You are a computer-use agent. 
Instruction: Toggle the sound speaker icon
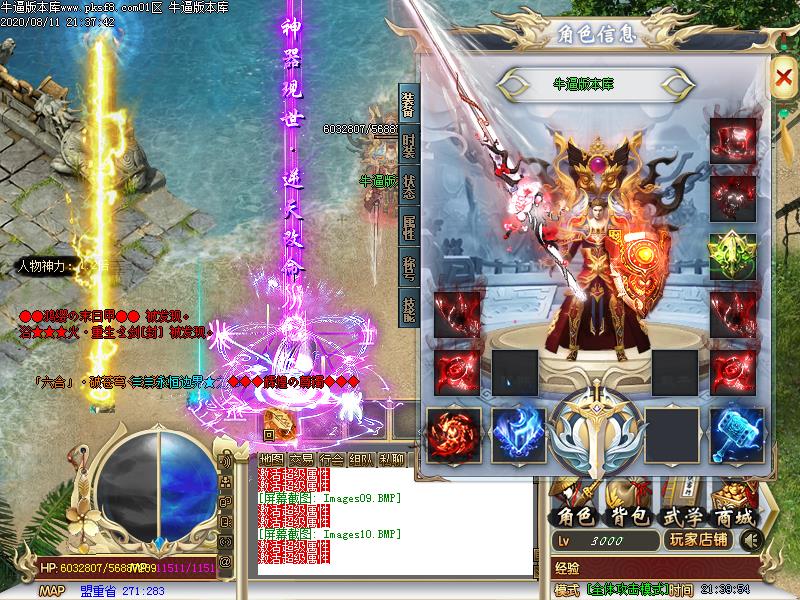click(749, 541)
